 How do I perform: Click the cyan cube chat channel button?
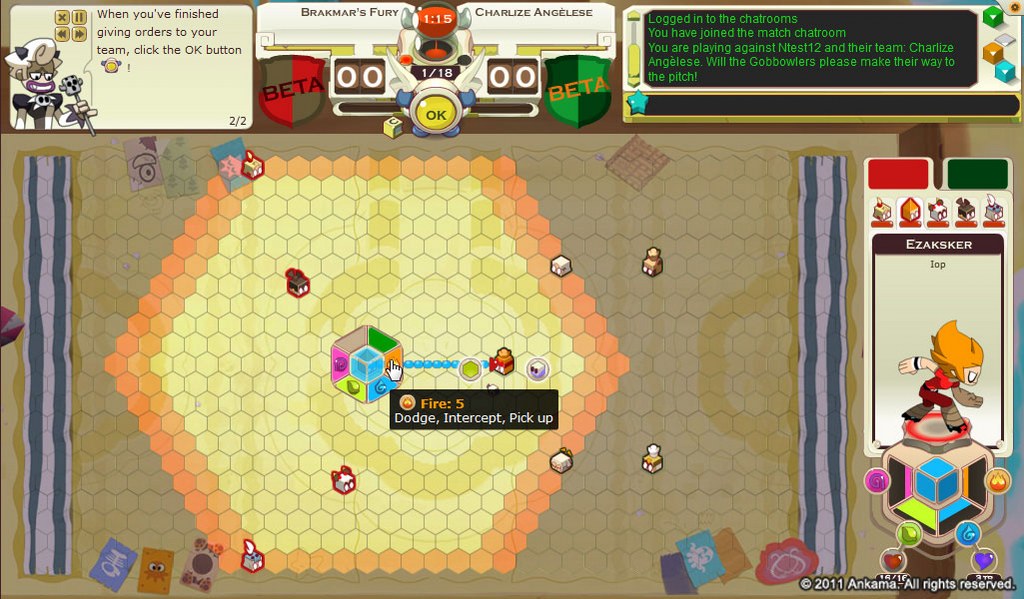(x=1004, y=71)
